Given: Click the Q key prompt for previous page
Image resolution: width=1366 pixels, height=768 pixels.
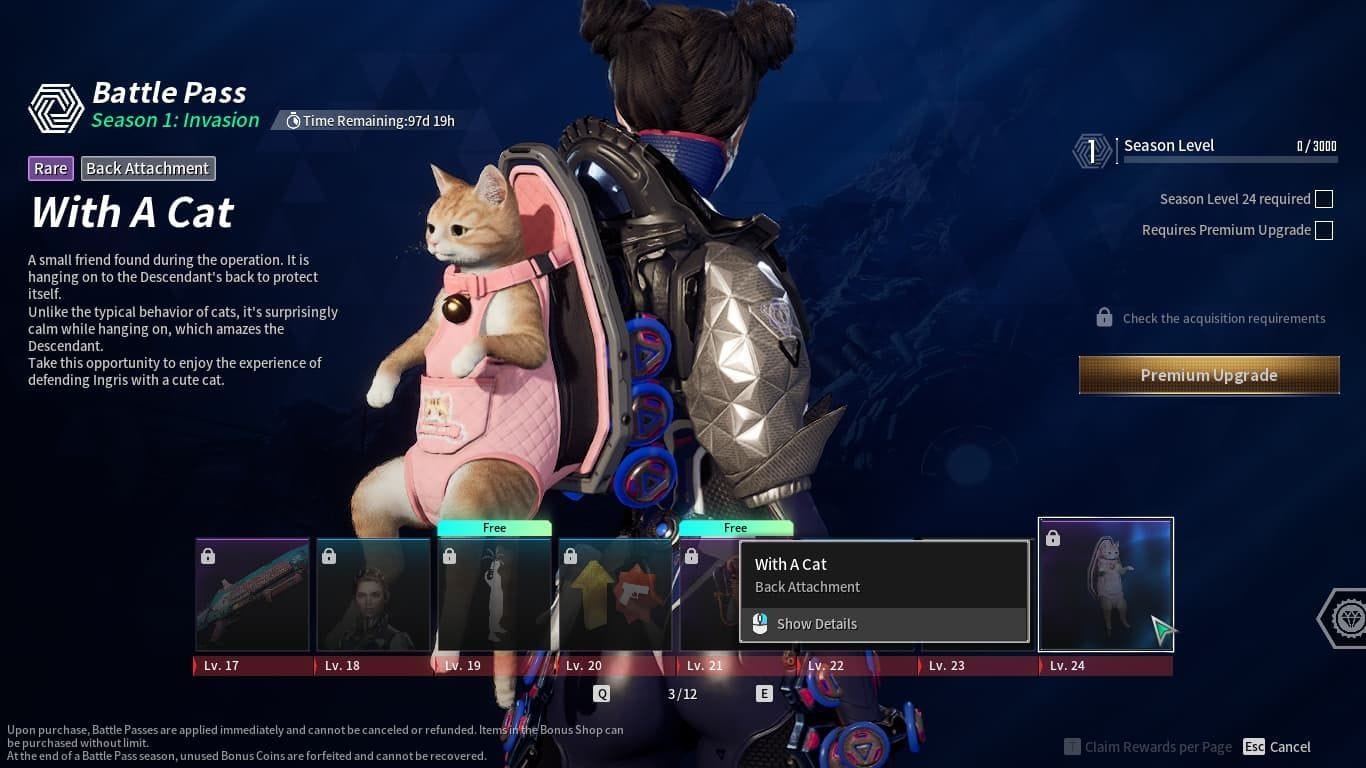Looking at the screenshot, I should click(x=600, y=692).
